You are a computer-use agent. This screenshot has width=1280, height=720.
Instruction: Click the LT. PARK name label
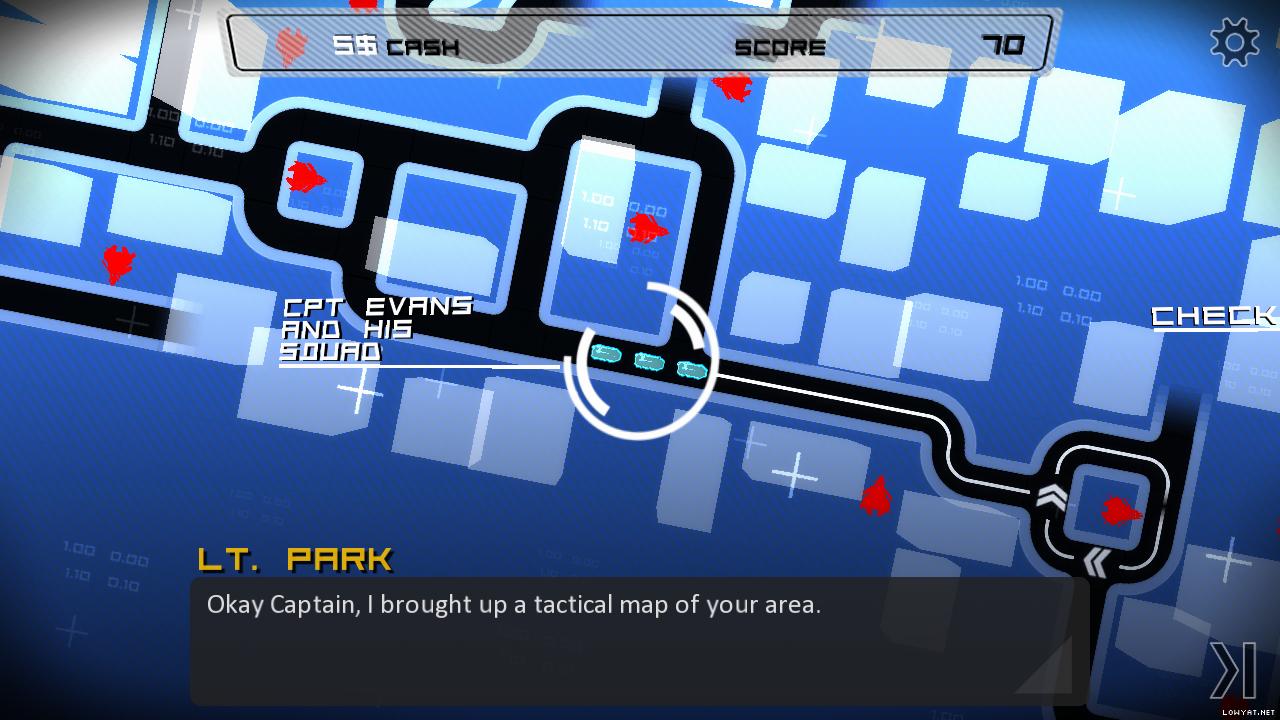(x=297, y=558)
